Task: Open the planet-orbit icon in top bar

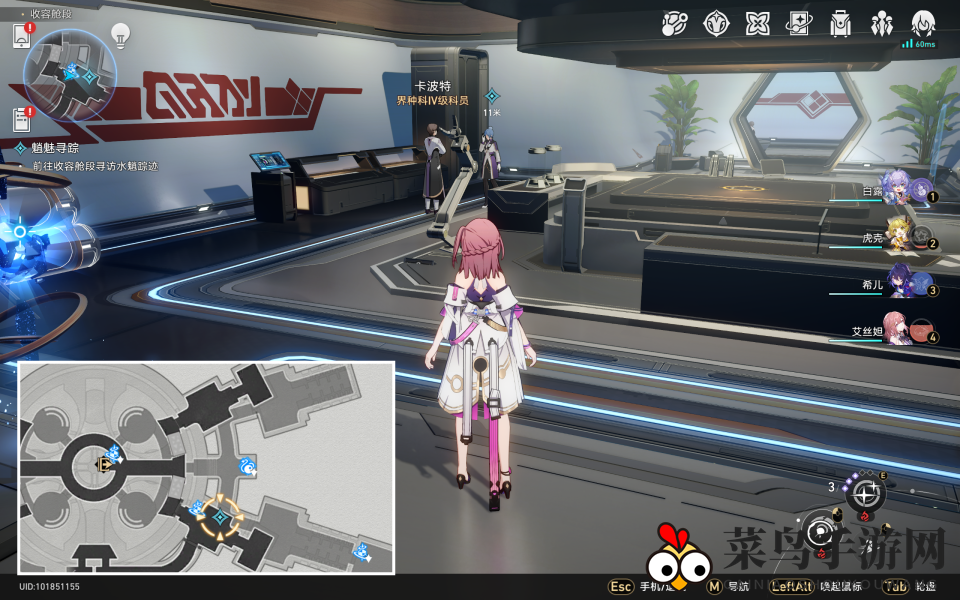Action: pos(674,23)
